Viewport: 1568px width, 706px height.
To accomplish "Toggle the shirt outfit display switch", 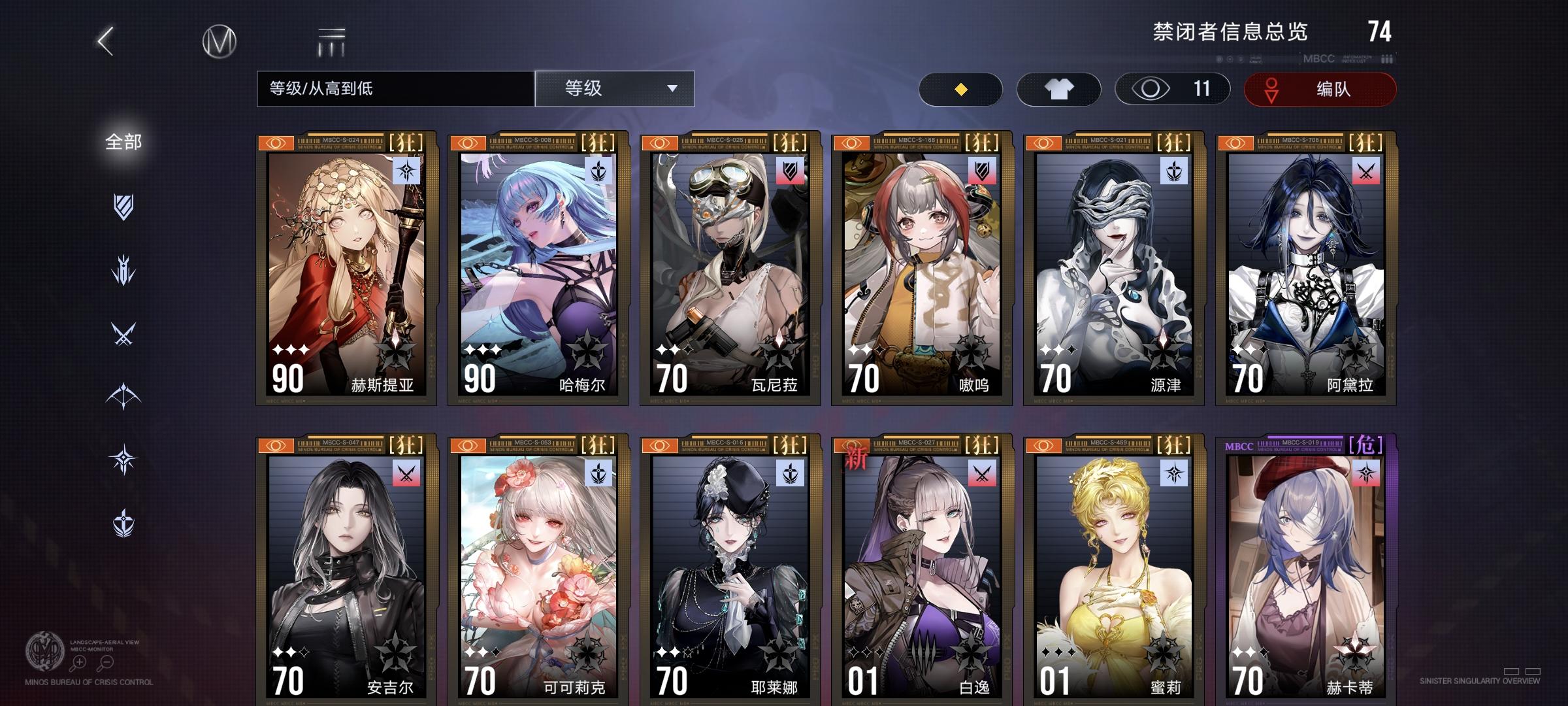I will 1060,88.
